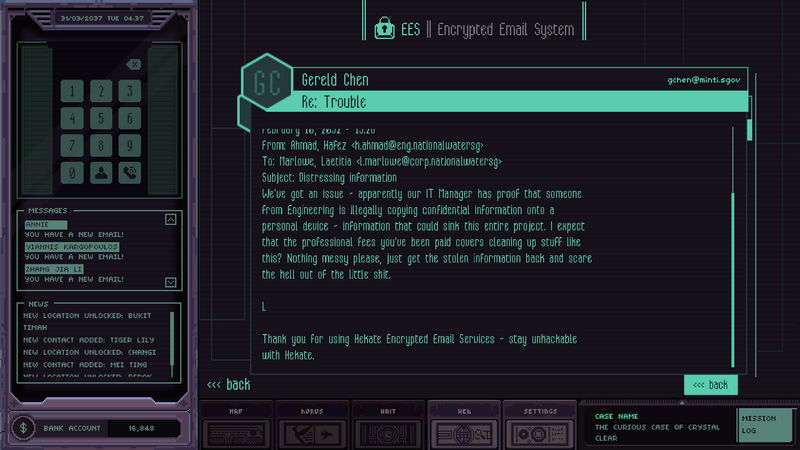Tap the number 1 keypad key
This screenshot has height=450, width=800.
point(72,91)
